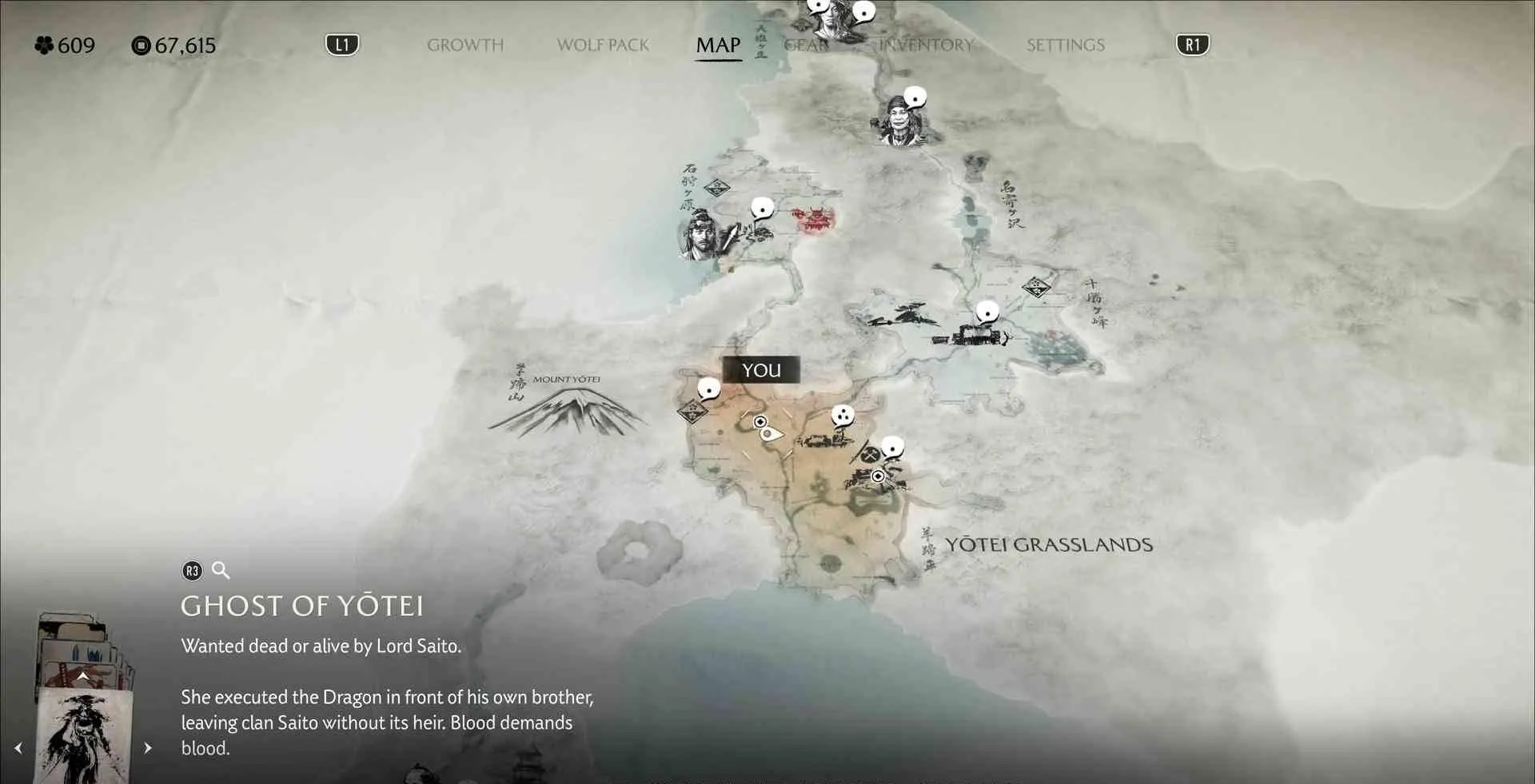The width and height of the screenshot is (1535, 784).
Task: Click the crossed swords map marker
Action: 870,455
